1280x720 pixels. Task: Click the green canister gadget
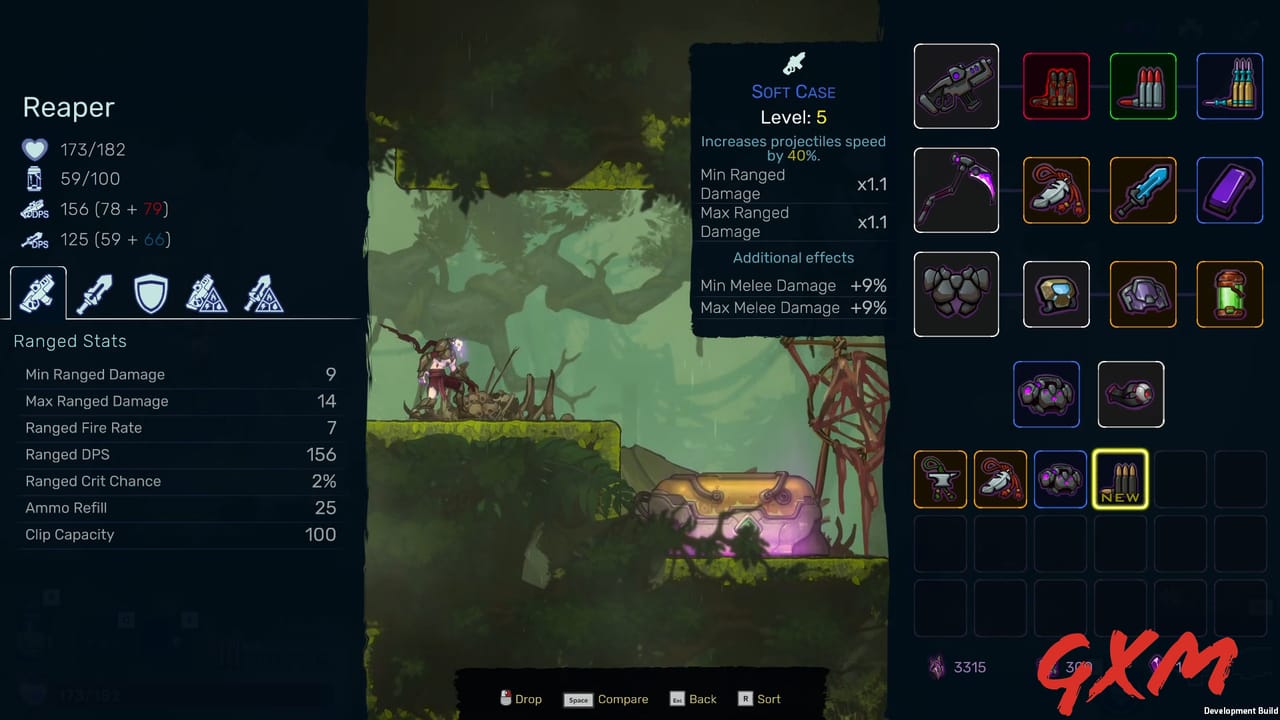[x=1230, y=294]
